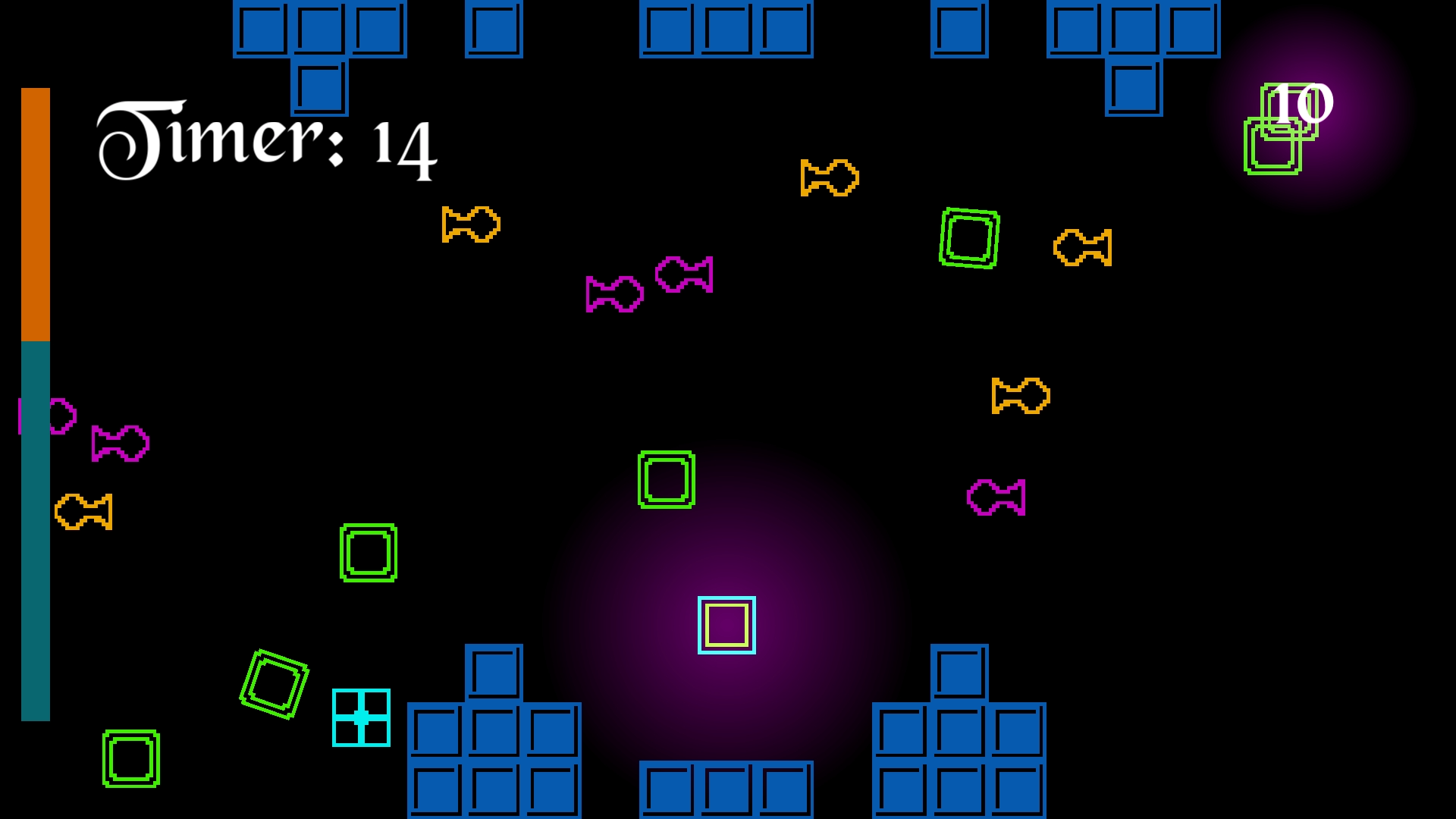Viewport: 1456px width, 819px height.
Task: Click the green square on the upper right area
Action: click(969, 239)
